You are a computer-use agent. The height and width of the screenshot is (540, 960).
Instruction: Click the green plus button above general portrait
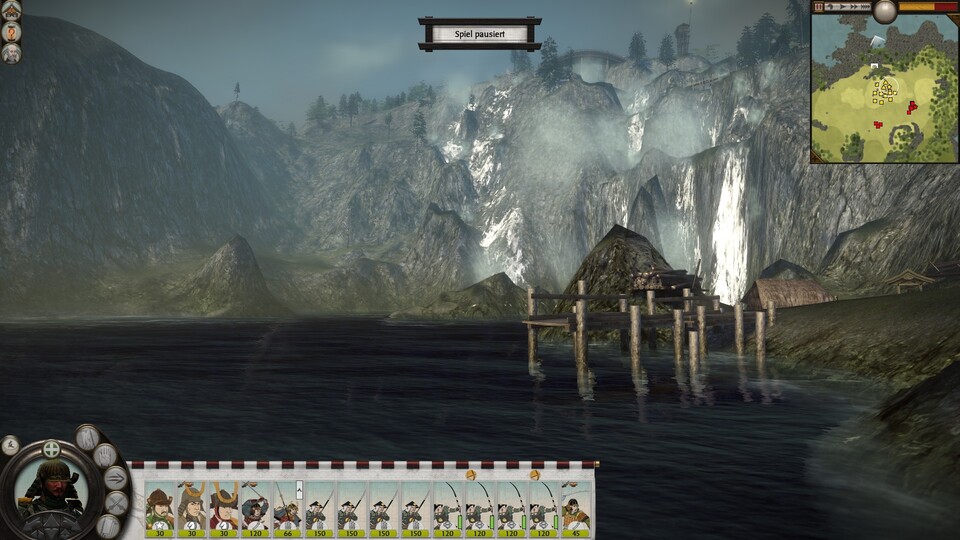(51, 449)
